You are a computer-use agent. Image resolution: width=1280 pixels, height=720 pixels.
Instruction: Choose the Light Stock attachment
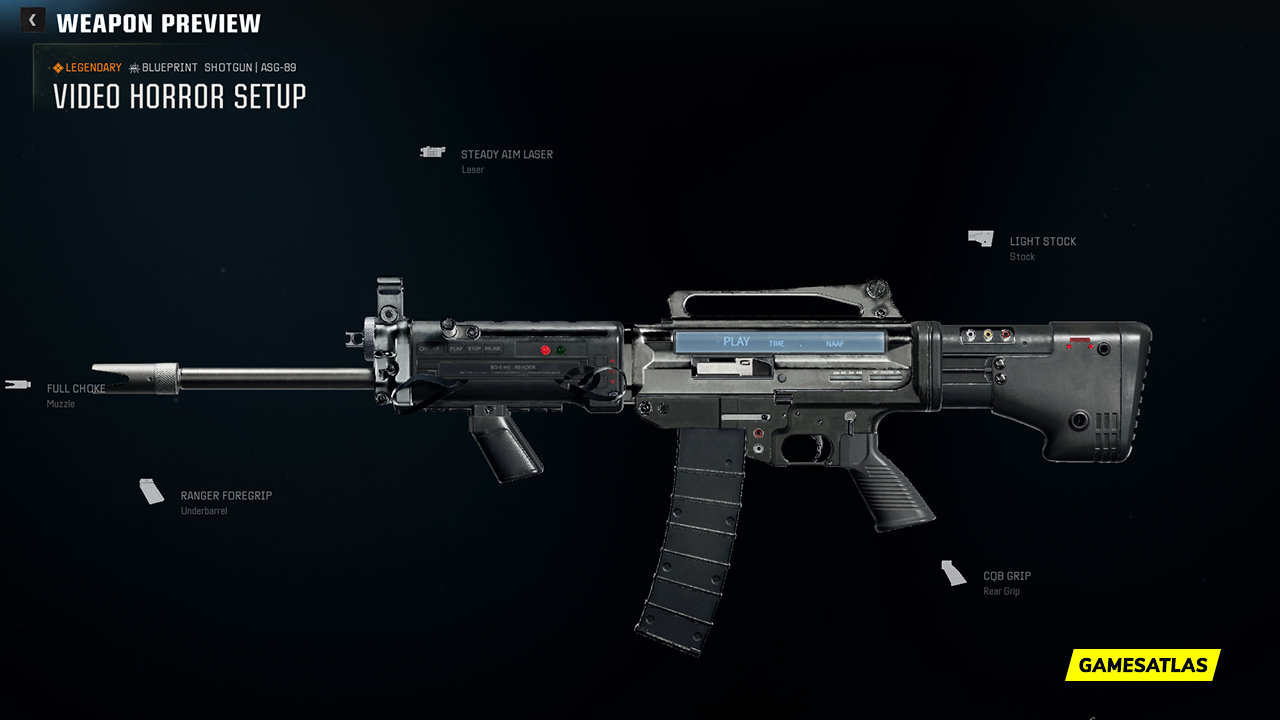pyautogui.click(x=1042, y=242)
